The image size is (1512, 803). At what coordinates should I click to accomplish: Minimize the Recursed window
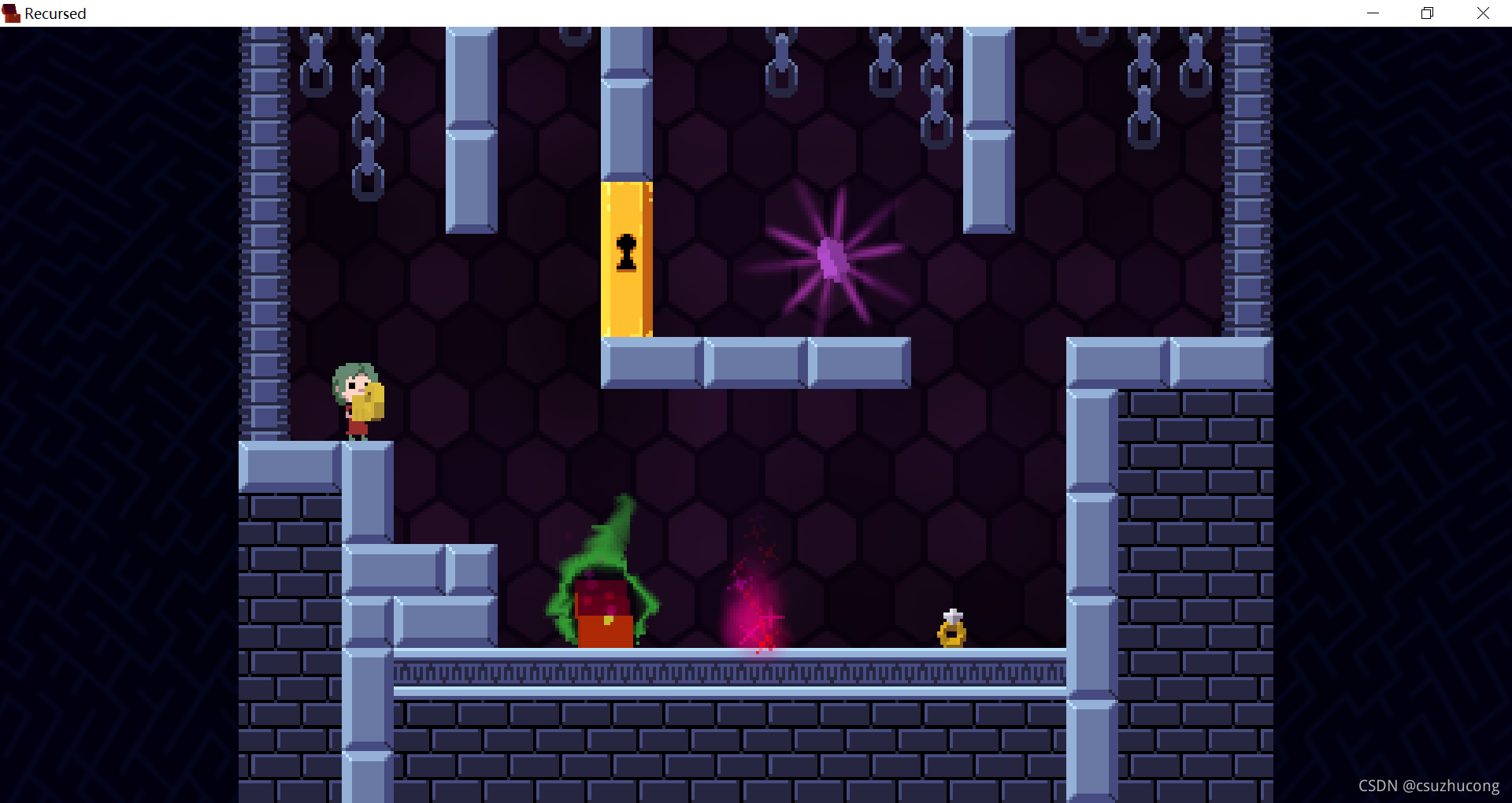click(1373, 13)
